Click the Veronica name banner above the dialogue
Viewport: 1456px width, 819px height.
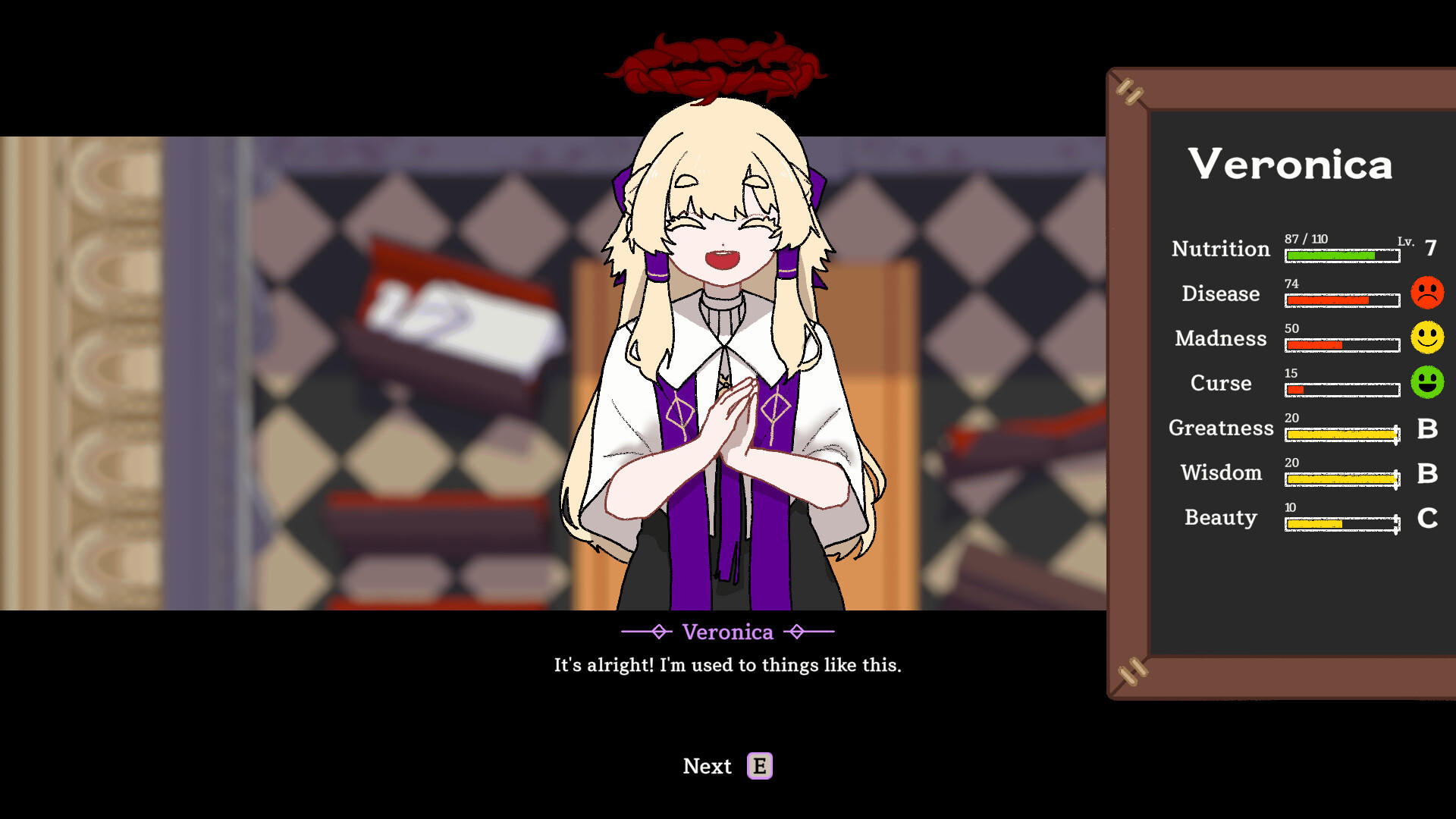pyautogui.click(x=727, y=632)
